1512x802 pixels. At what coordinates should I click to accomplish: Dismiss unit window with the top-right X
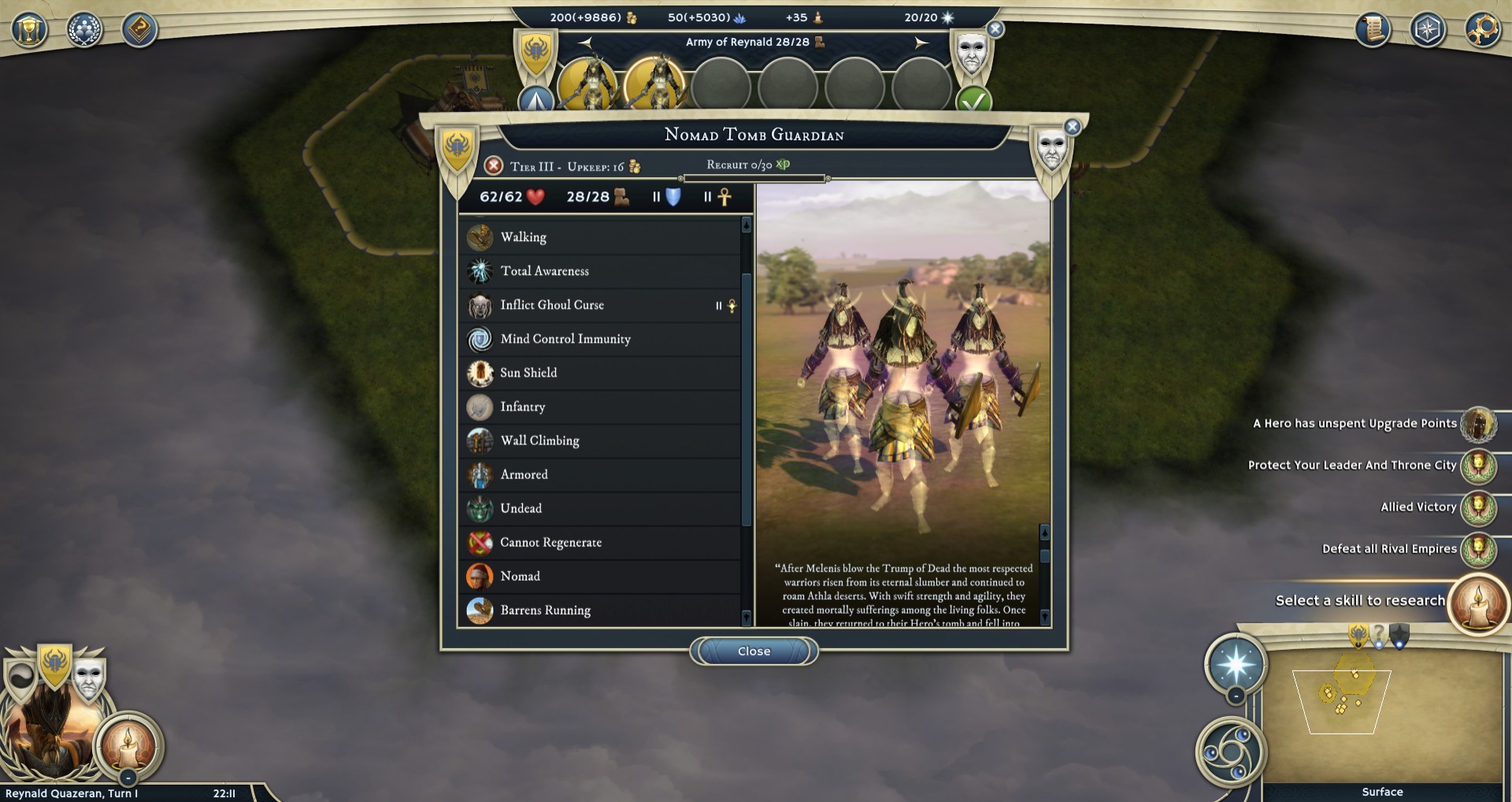(1072, 127)
